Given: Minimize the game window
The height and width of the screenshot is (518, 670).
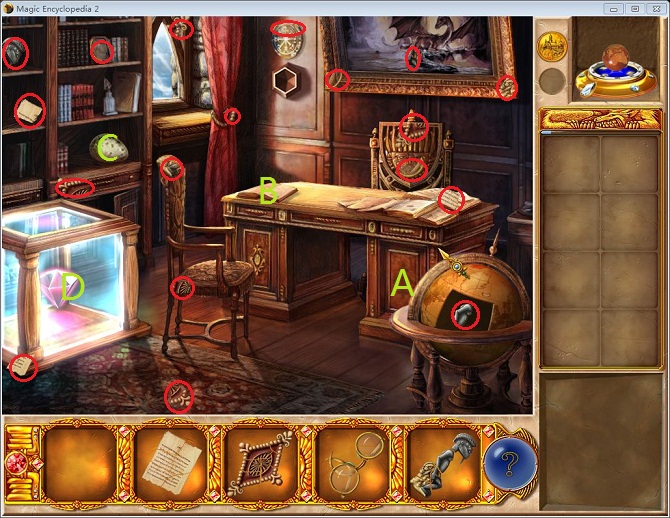Looking at the screenshot, I should pyautogui.click(x=612, y=8).
